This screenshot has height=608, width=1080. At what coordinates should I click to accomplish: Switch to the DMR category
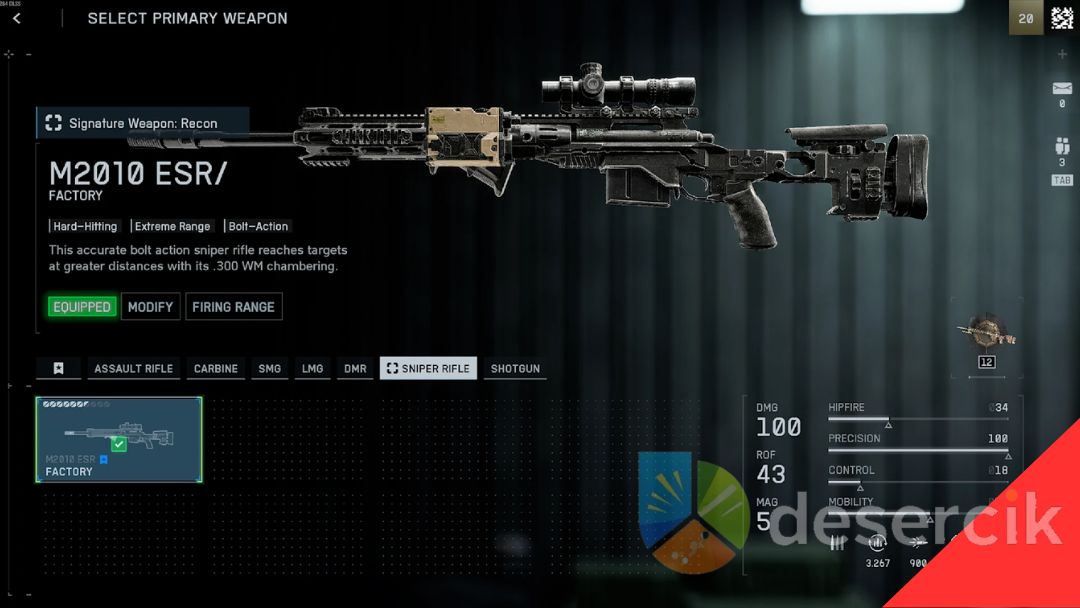pyautogui.click(x=355, y=369)
